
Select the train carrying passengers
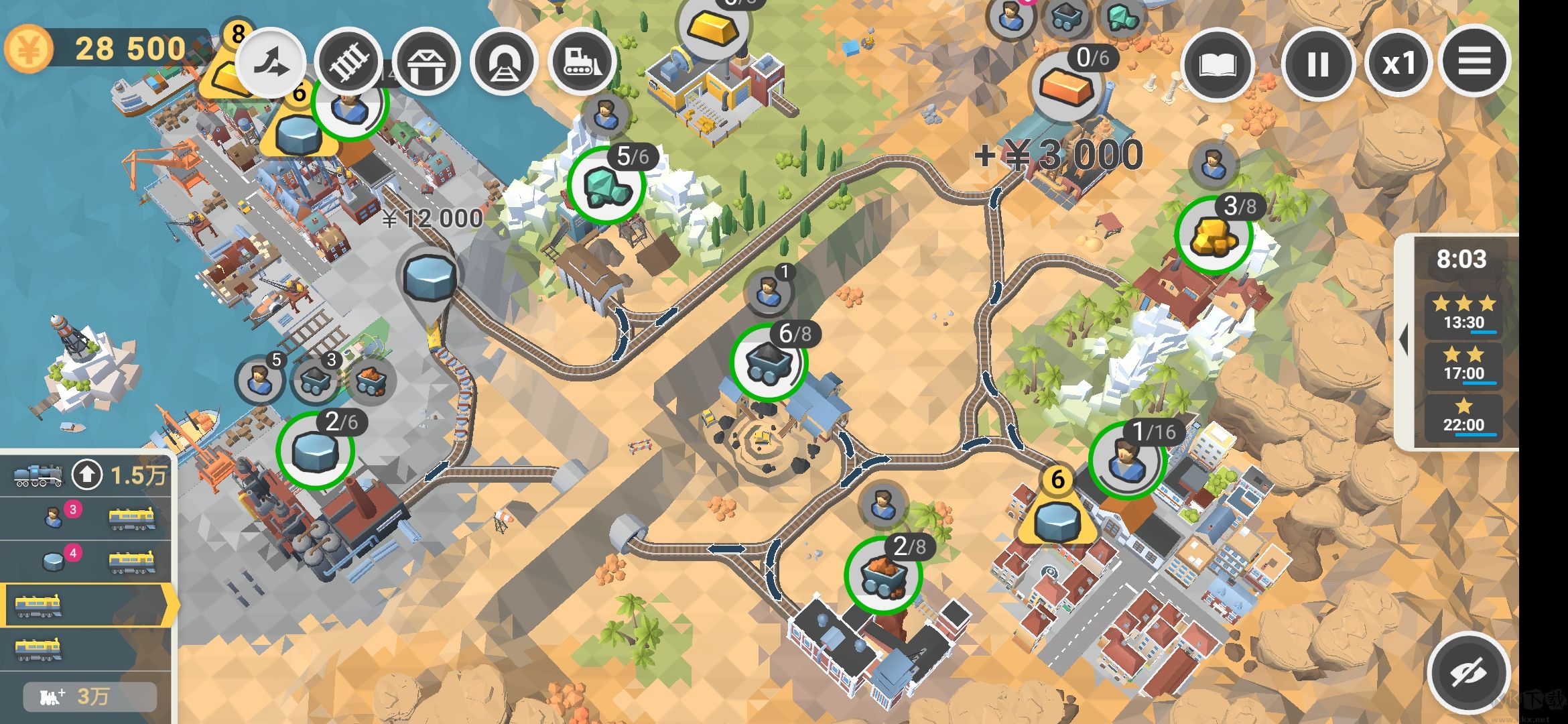(x=87, y=518)
